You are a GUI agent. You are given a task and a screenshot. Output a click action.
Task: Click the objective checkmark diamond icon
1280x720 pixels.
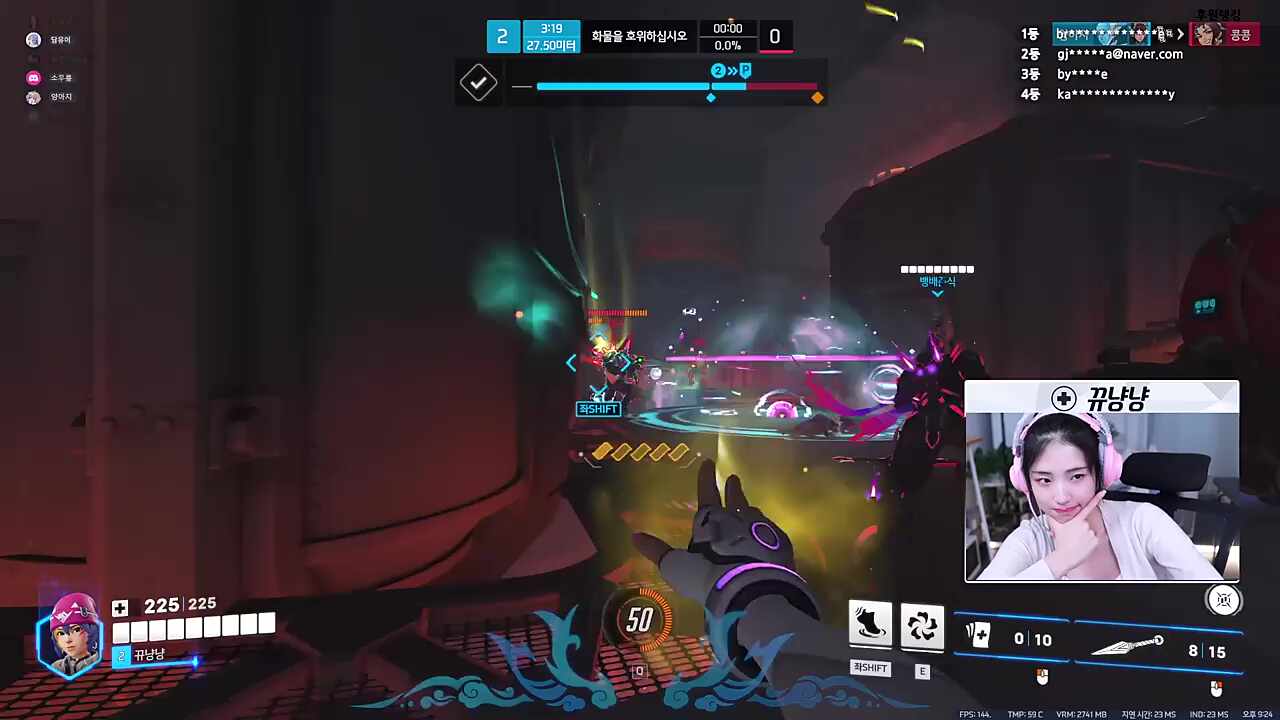coord(478,82)
